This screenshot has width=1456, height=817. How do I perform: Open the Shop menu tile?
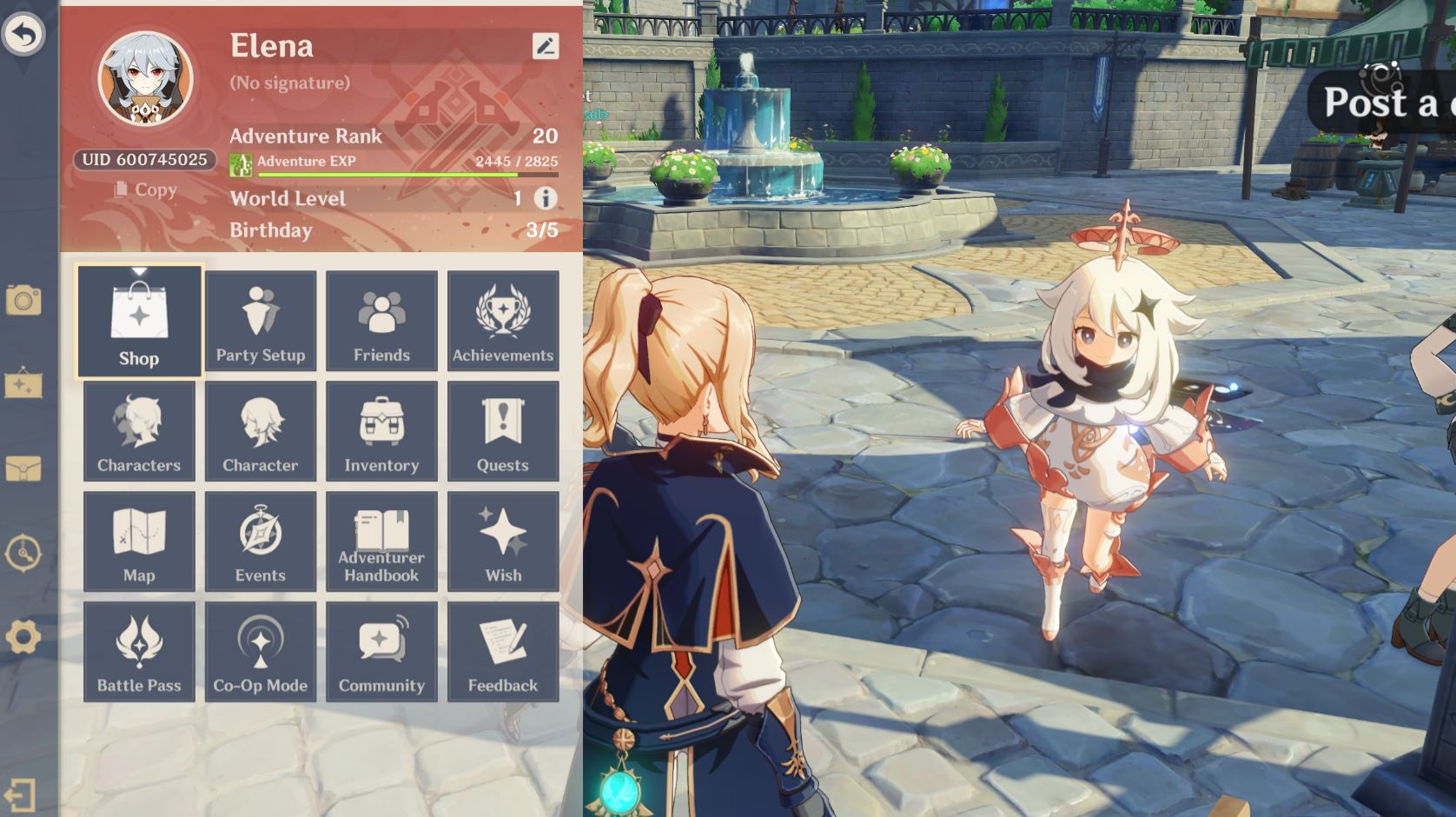139,322
